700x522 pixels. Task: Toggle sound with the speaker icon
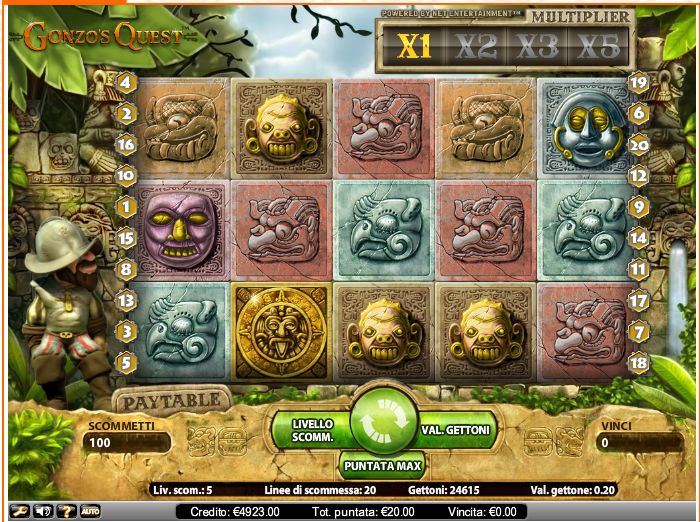[43, 511]
